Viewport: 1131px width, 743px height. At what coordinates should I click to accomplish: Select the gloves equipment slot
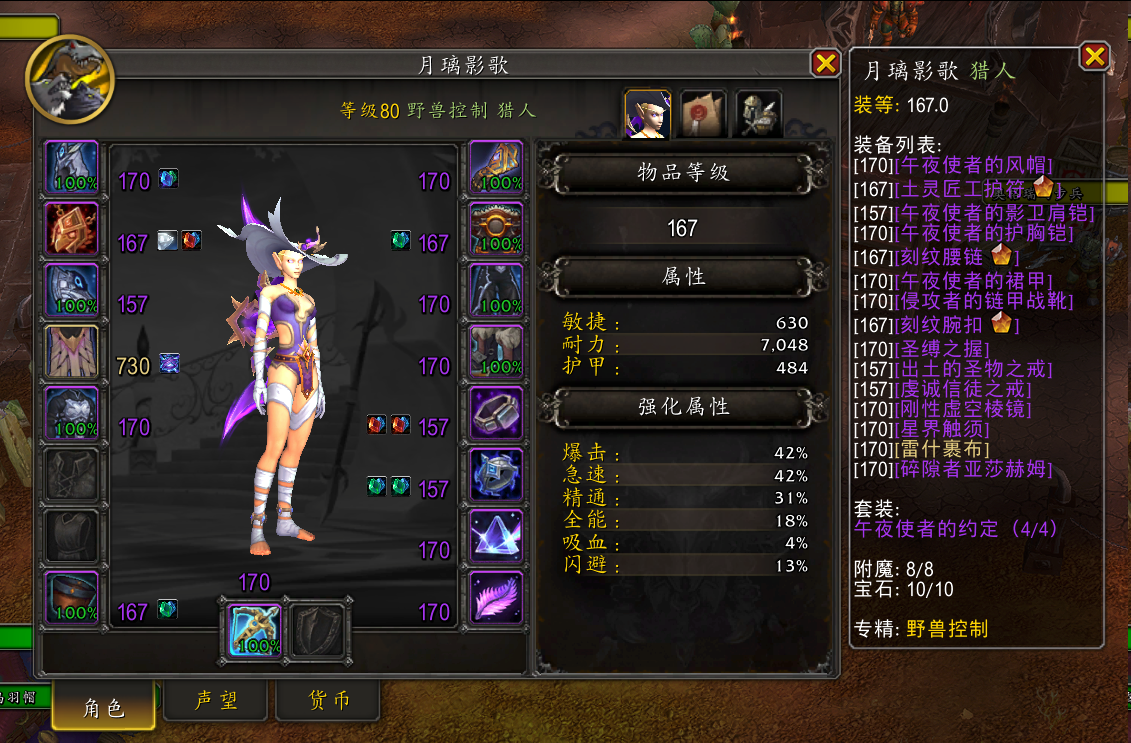point(496,168)
